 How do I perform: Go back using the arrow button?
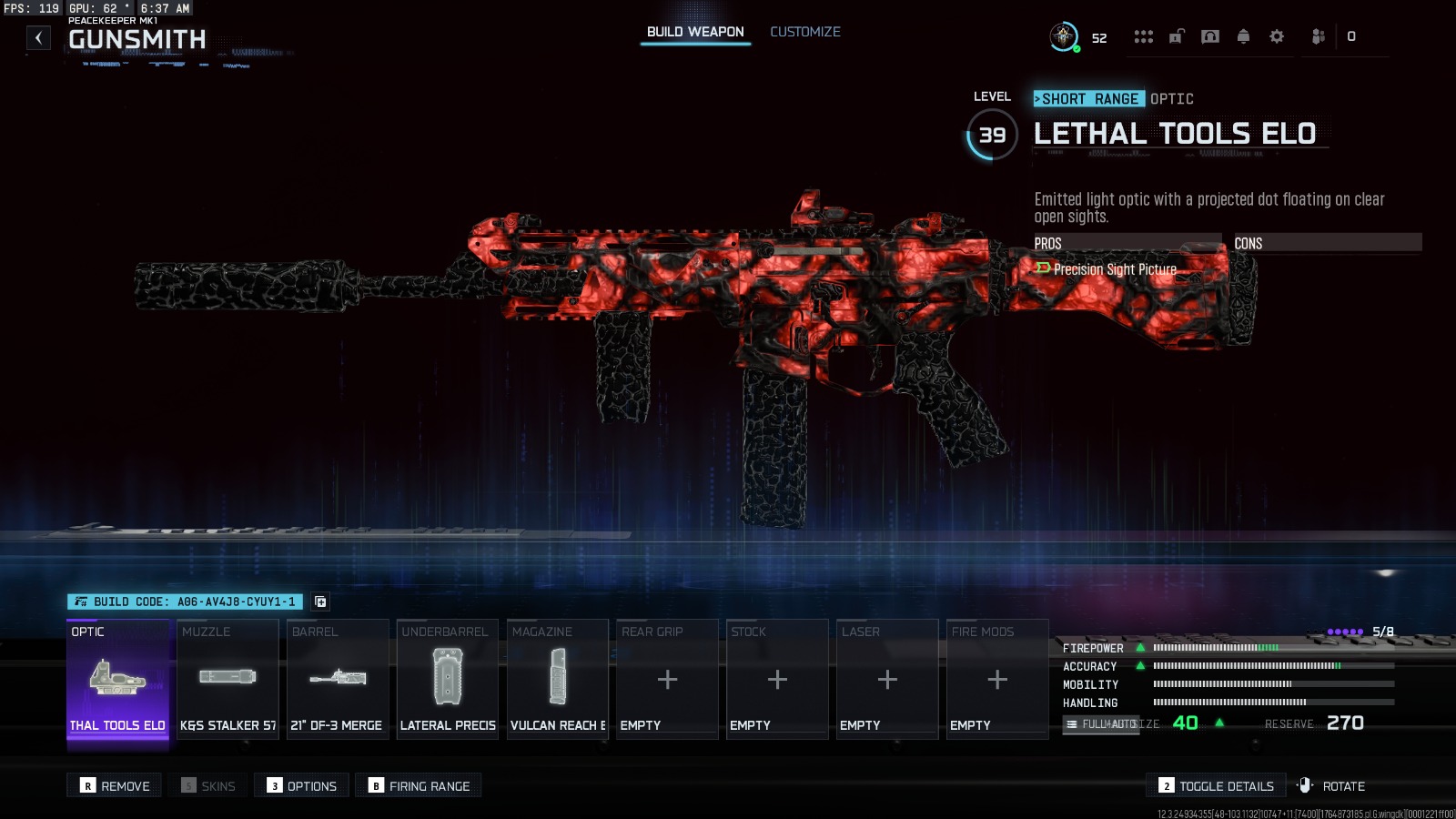point(38,37)
